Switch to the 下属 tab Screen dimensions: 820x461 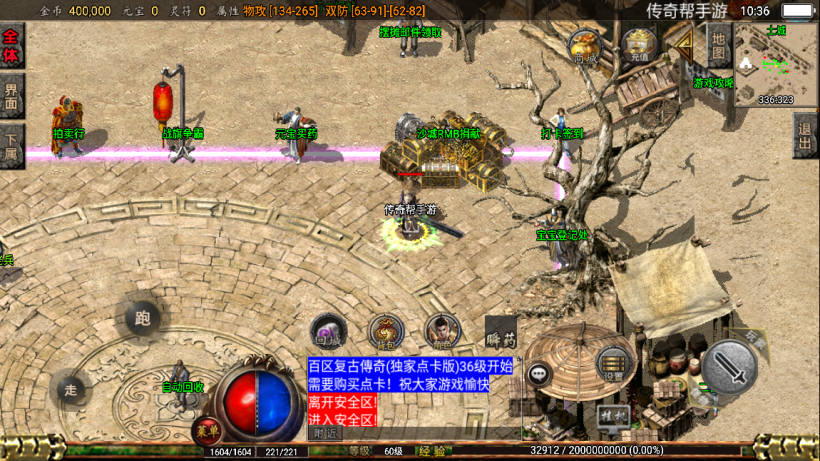(12, 148)
